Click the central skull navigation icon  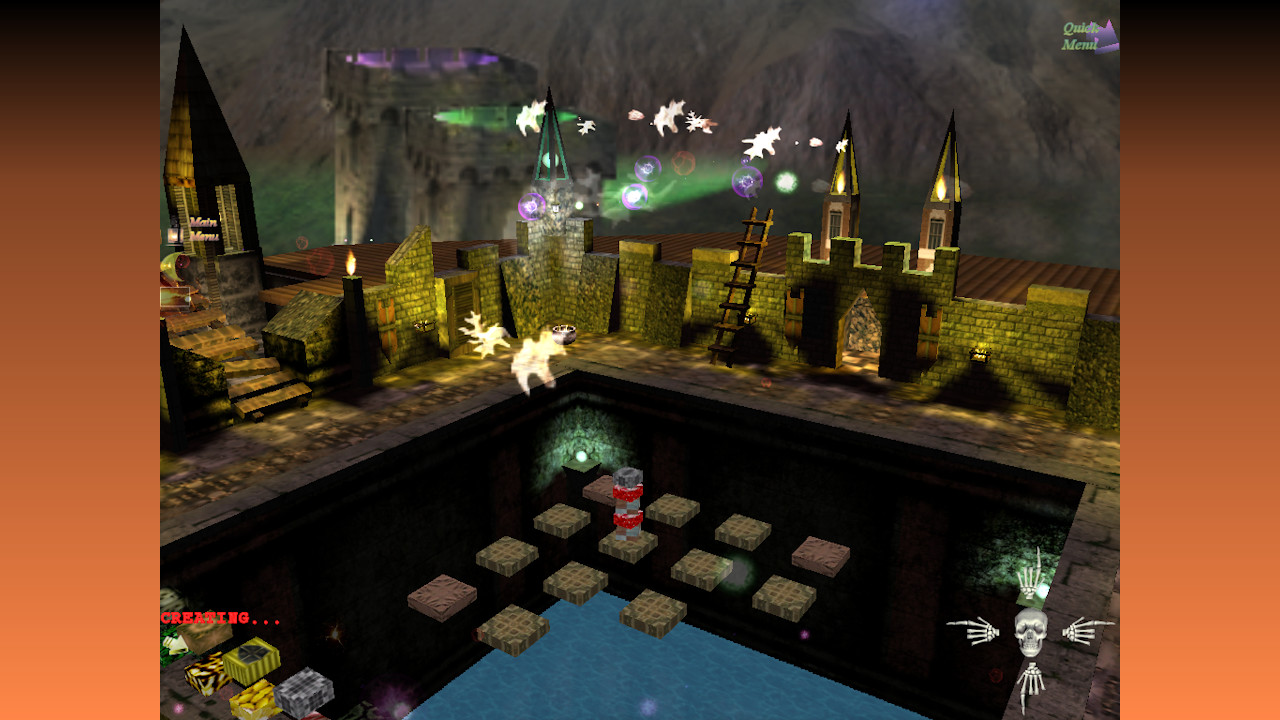pos(1030,631)
